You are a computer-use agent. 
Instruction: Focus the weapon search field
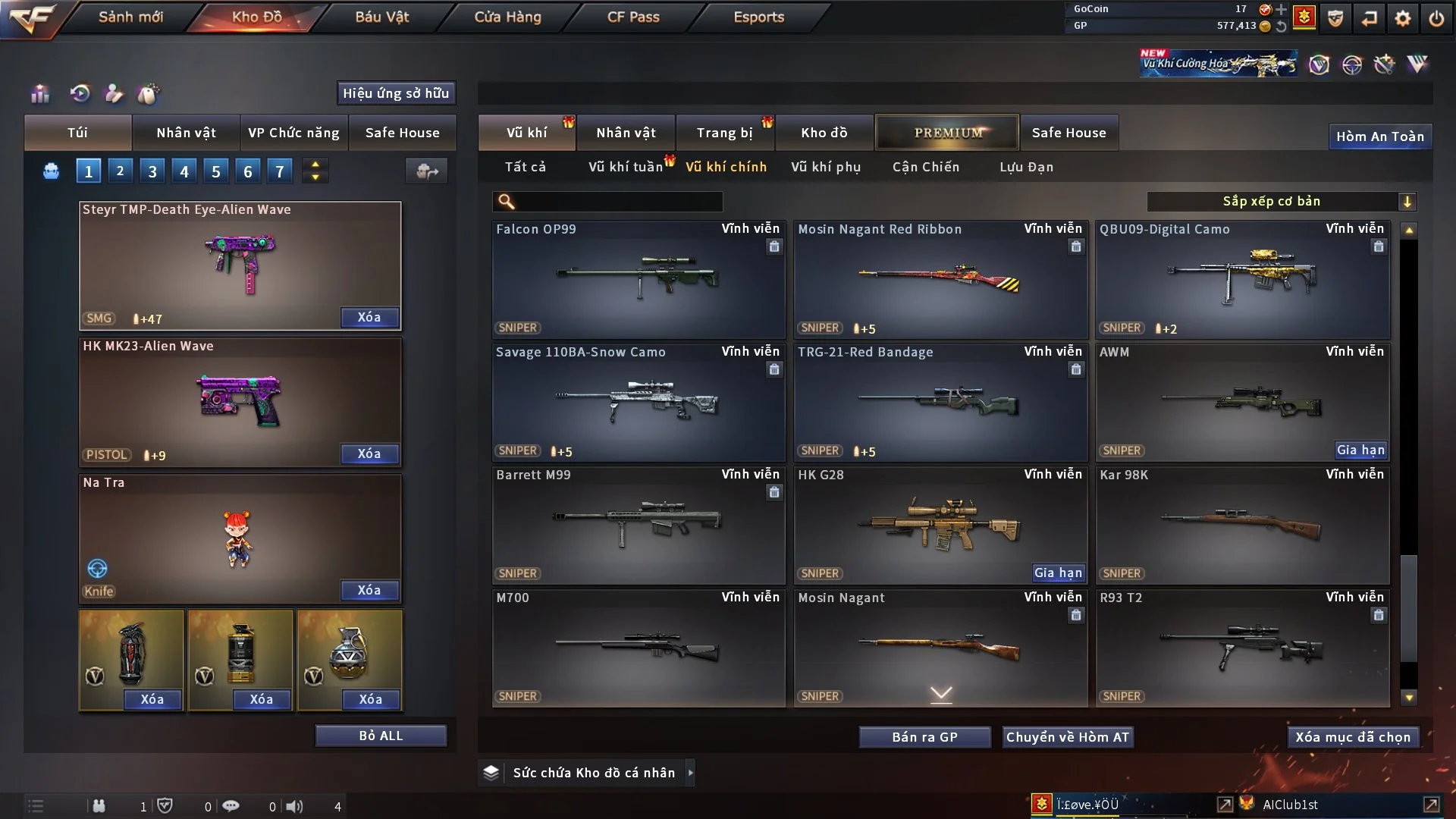[x=618, y=202]
